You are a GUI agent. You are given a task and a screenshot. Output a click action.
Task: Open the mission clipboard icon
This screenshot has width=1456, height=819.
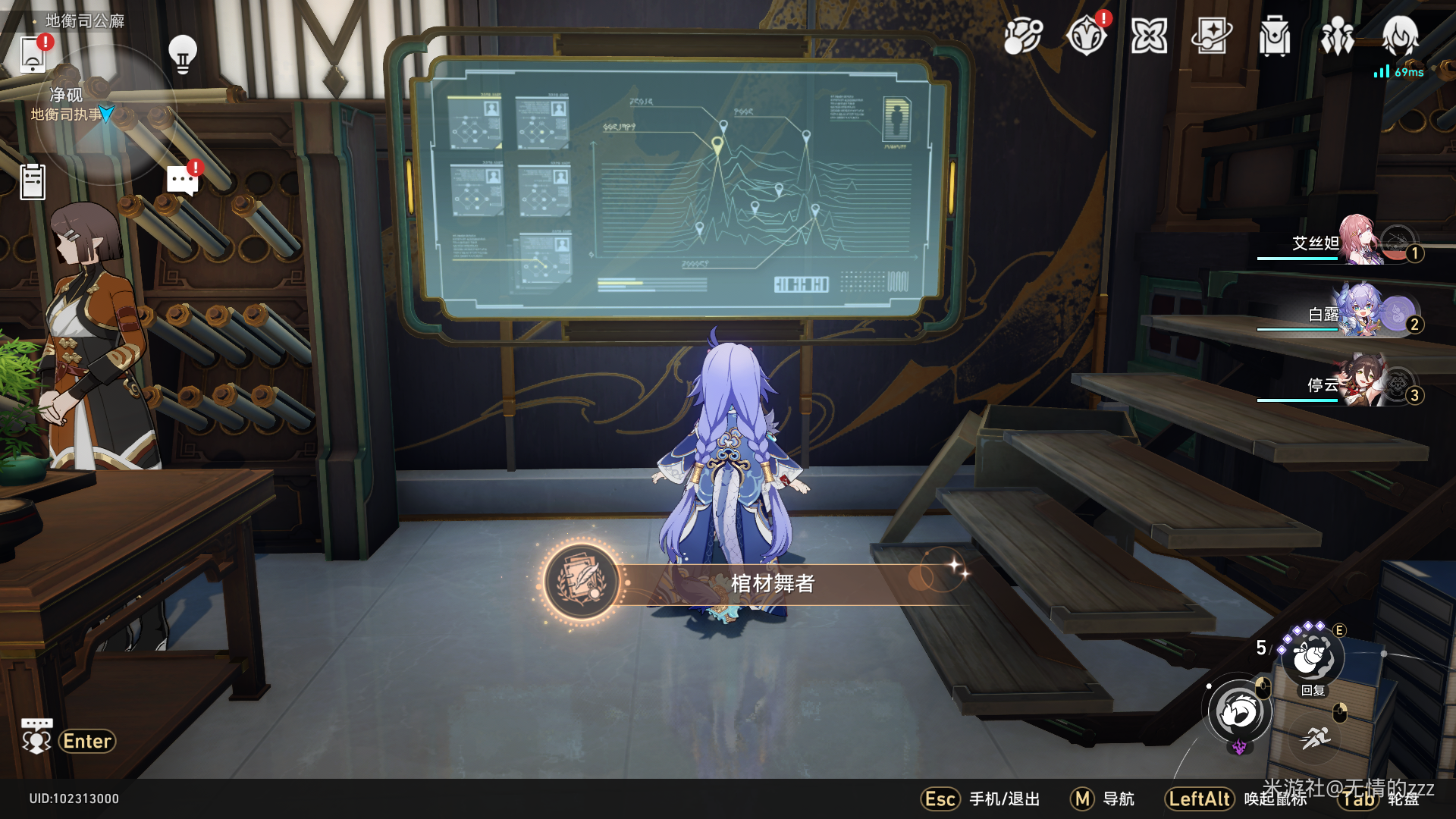[x=33, y=182]
